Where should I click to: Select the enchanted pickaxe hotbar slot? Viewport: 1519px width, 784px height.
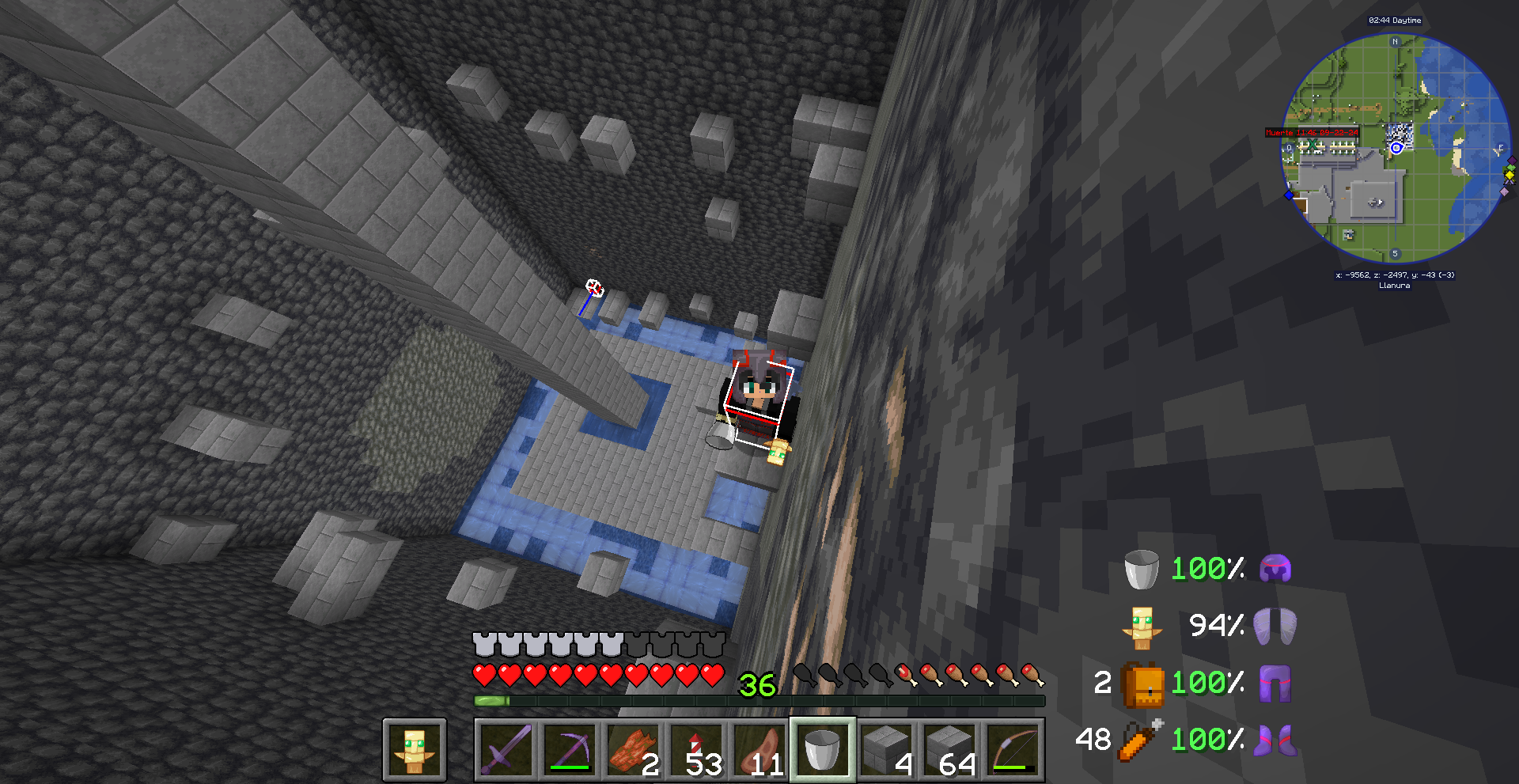pyautogui.click(x=570, y=749)
